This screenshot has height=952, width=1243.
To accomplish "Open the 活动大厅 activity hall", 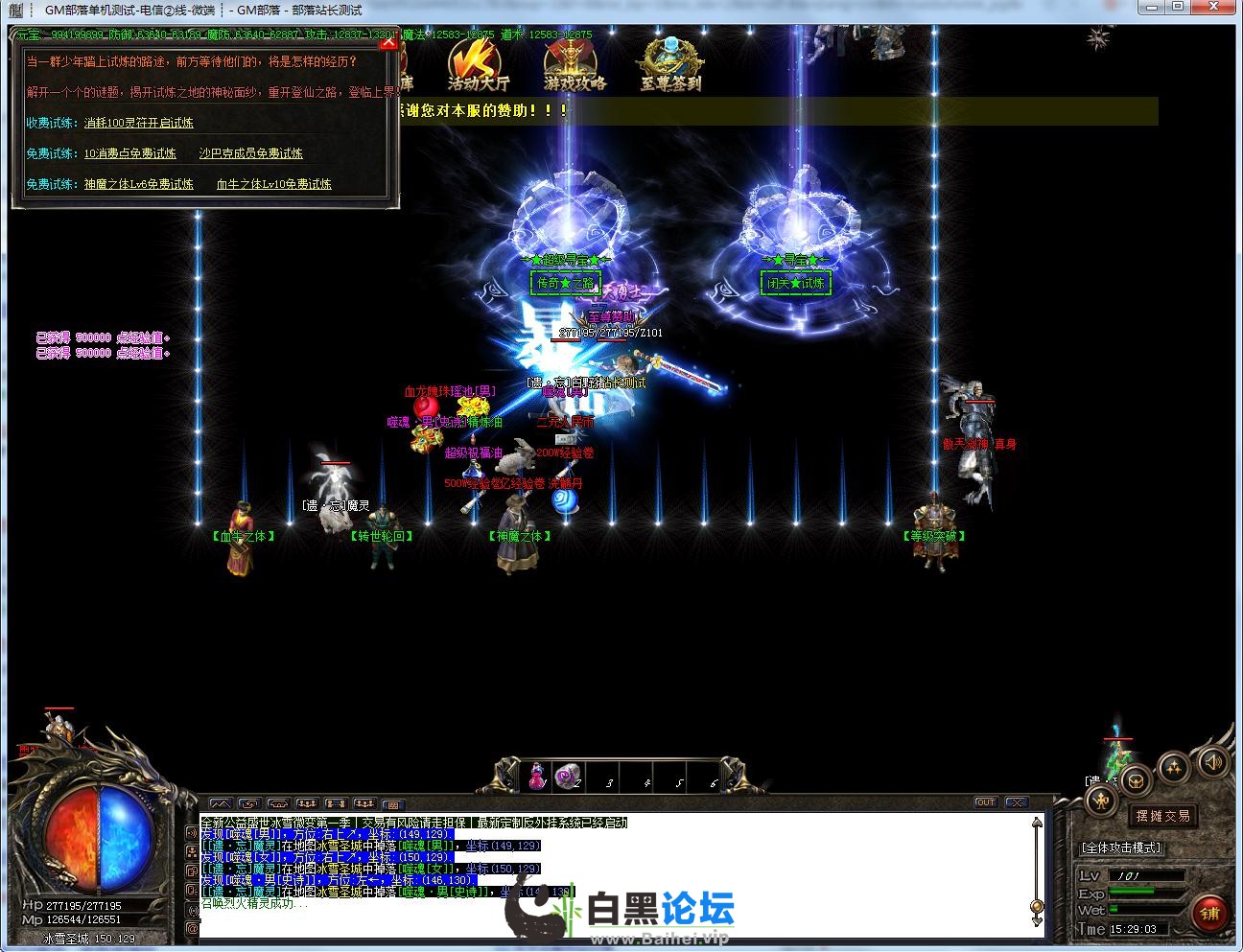I will (478, 67).
